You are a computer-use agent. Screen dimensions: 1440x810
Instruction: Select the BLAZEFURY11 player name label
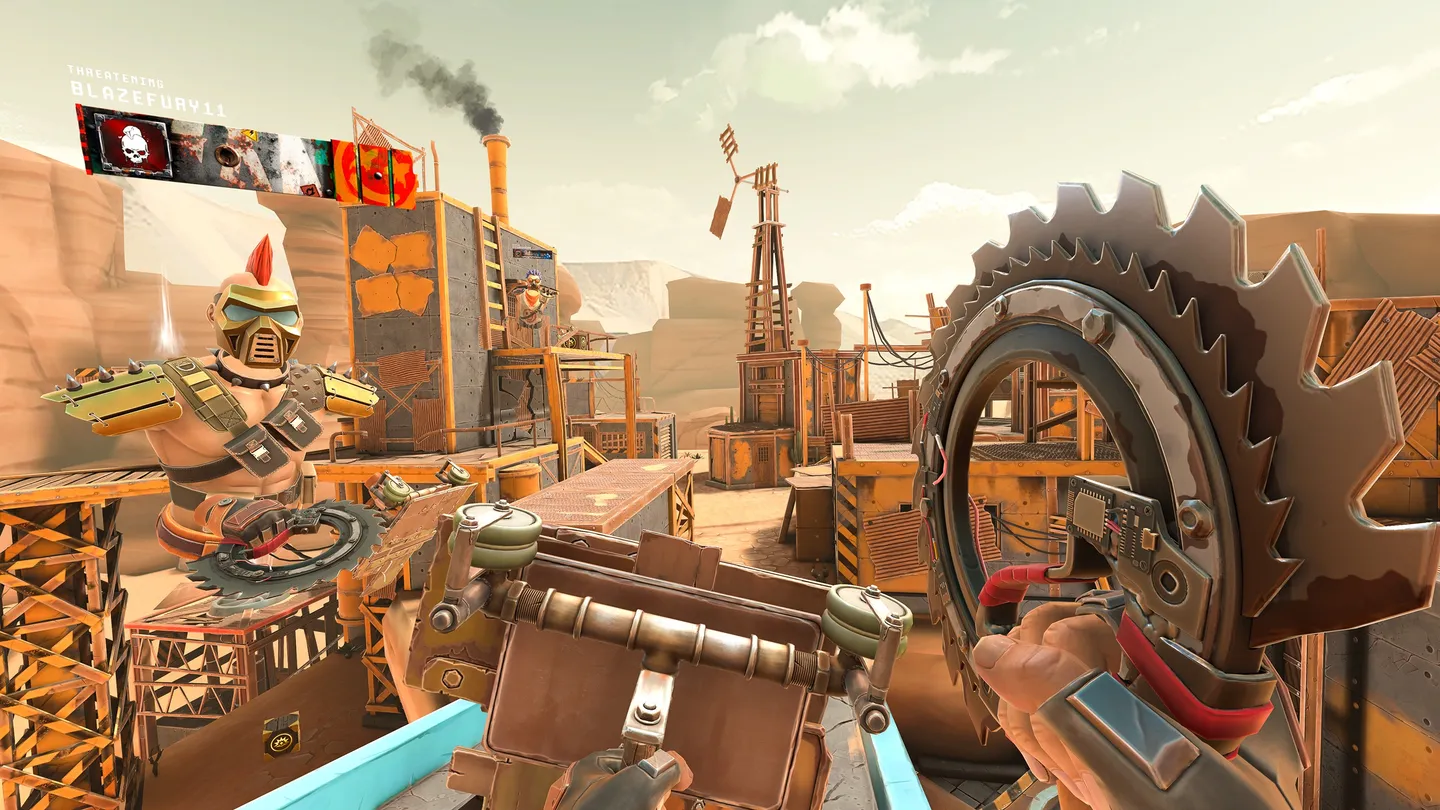pos(148,89)
